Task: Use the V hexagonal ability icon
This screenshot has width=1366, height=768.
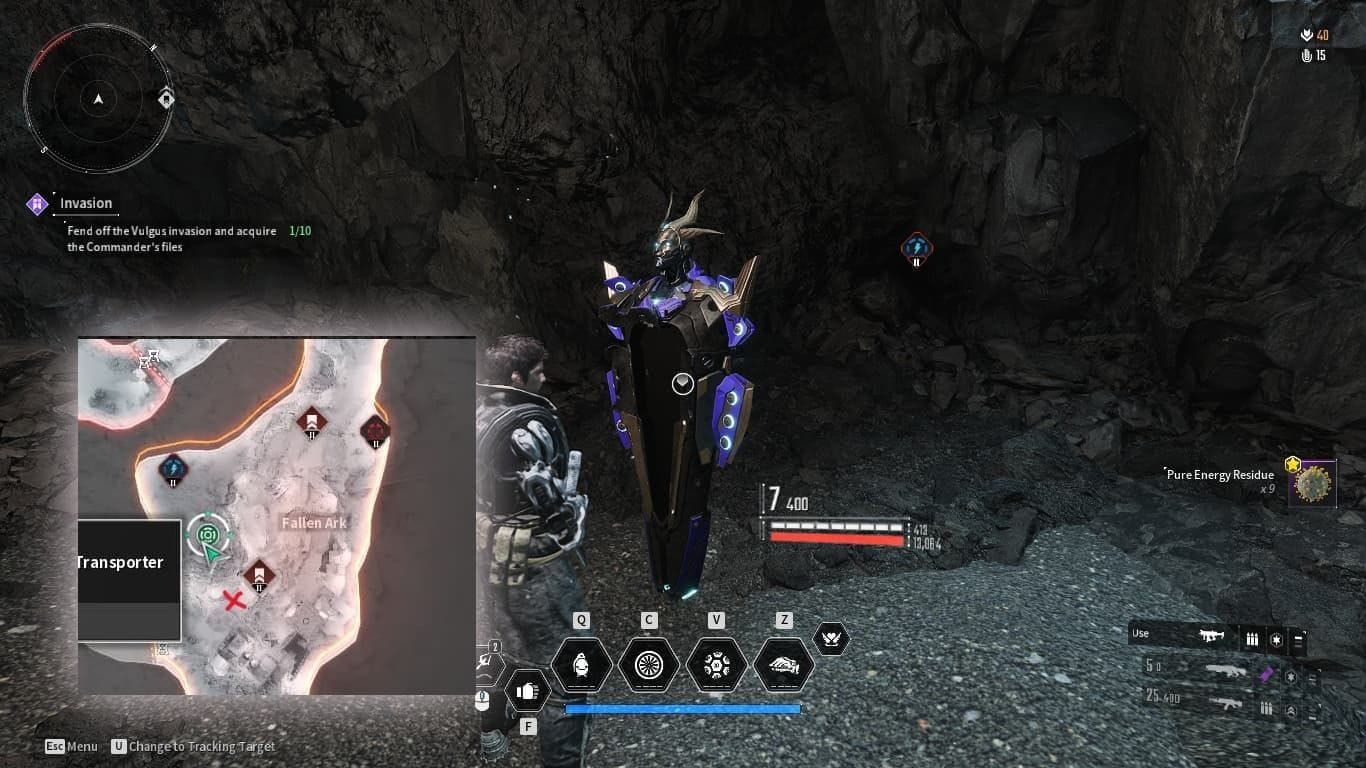Action: pyautogui.click(x=716, y=663)
